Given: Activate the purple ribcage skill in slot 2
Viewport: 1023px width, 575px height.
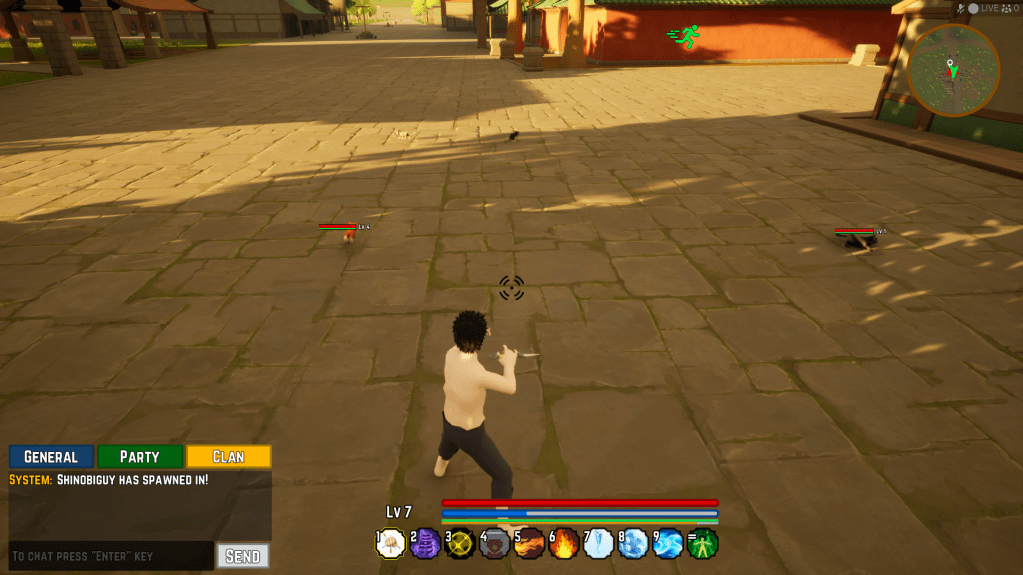Looking at the screenshot, I should 426,544.
